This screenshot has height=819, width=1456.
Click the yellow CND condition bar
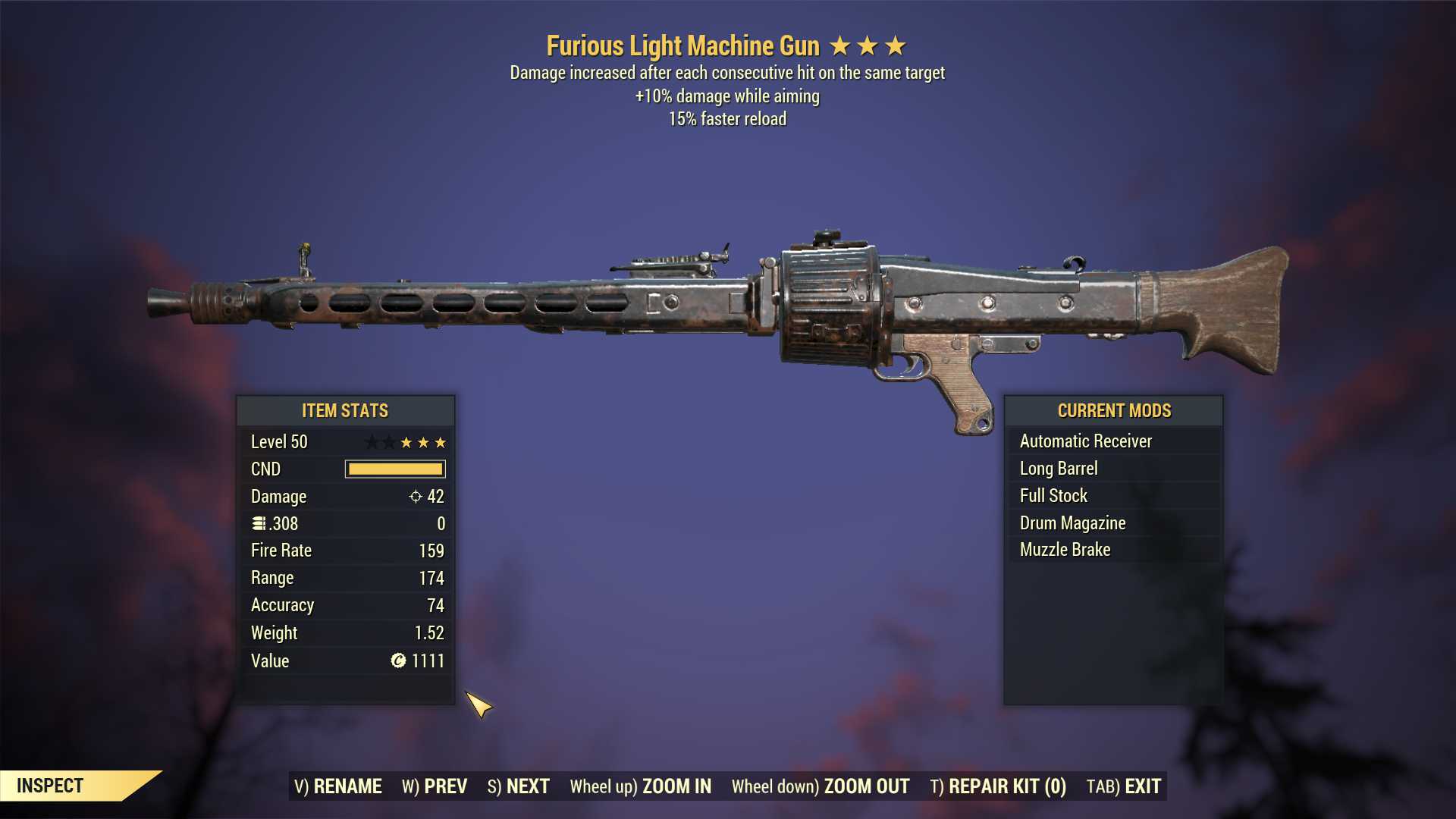point(394,469)
